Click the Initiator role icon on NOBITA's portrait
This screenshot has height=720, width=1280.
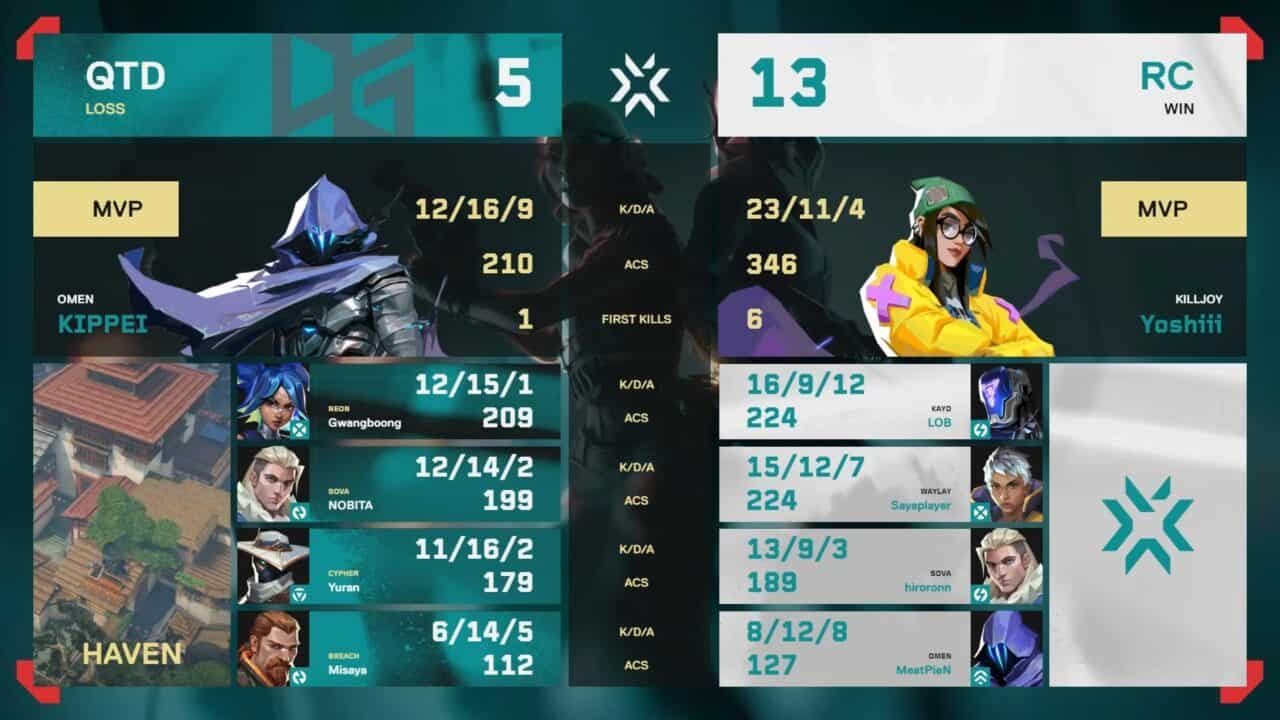[297, 512]
